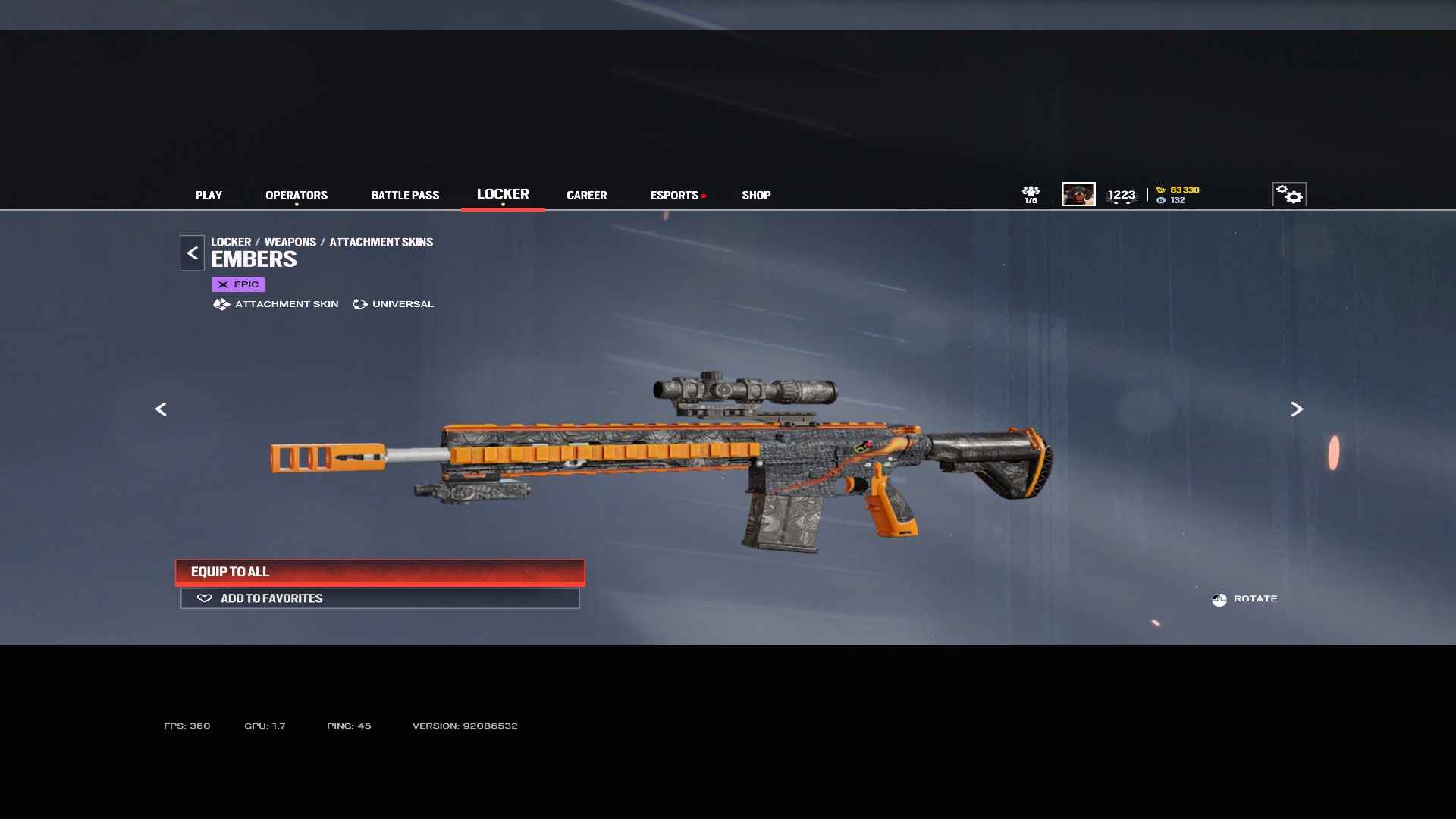Image resolution: width=1456 pixels, height=819 pixels.
Task: Navigate to the Weapons breadcrumb
Action: point(290,242)
